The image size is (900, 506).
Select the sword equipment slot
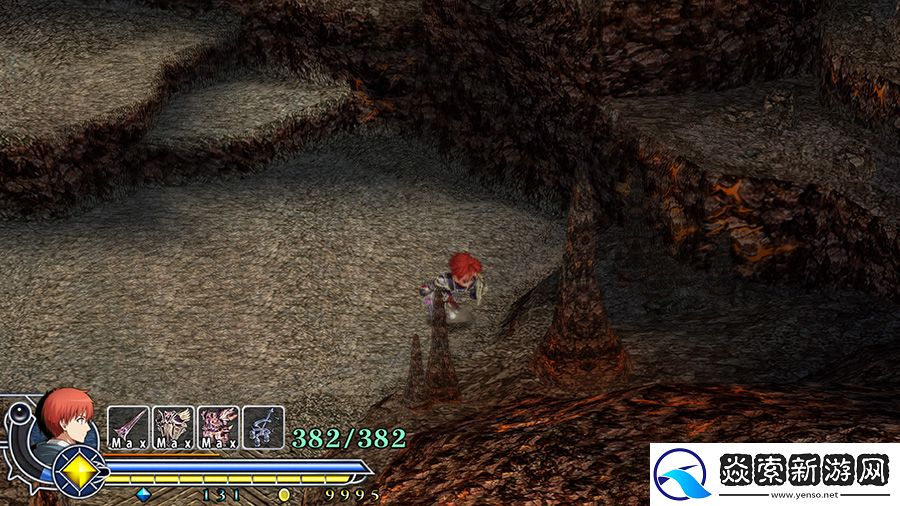[x=128, y=426]
